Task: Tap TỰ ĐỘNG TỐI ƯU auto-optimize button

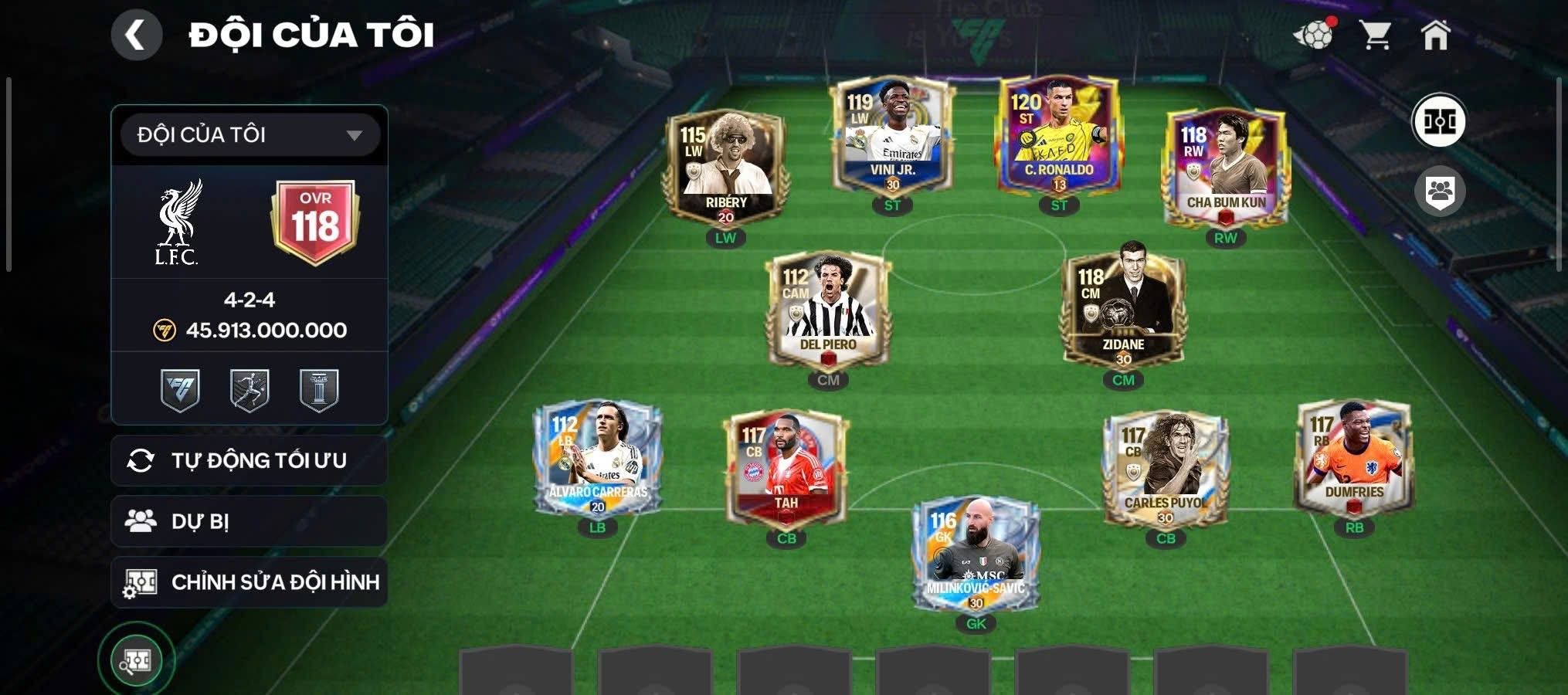Action: pyautogui.click(x=249, y=460)
